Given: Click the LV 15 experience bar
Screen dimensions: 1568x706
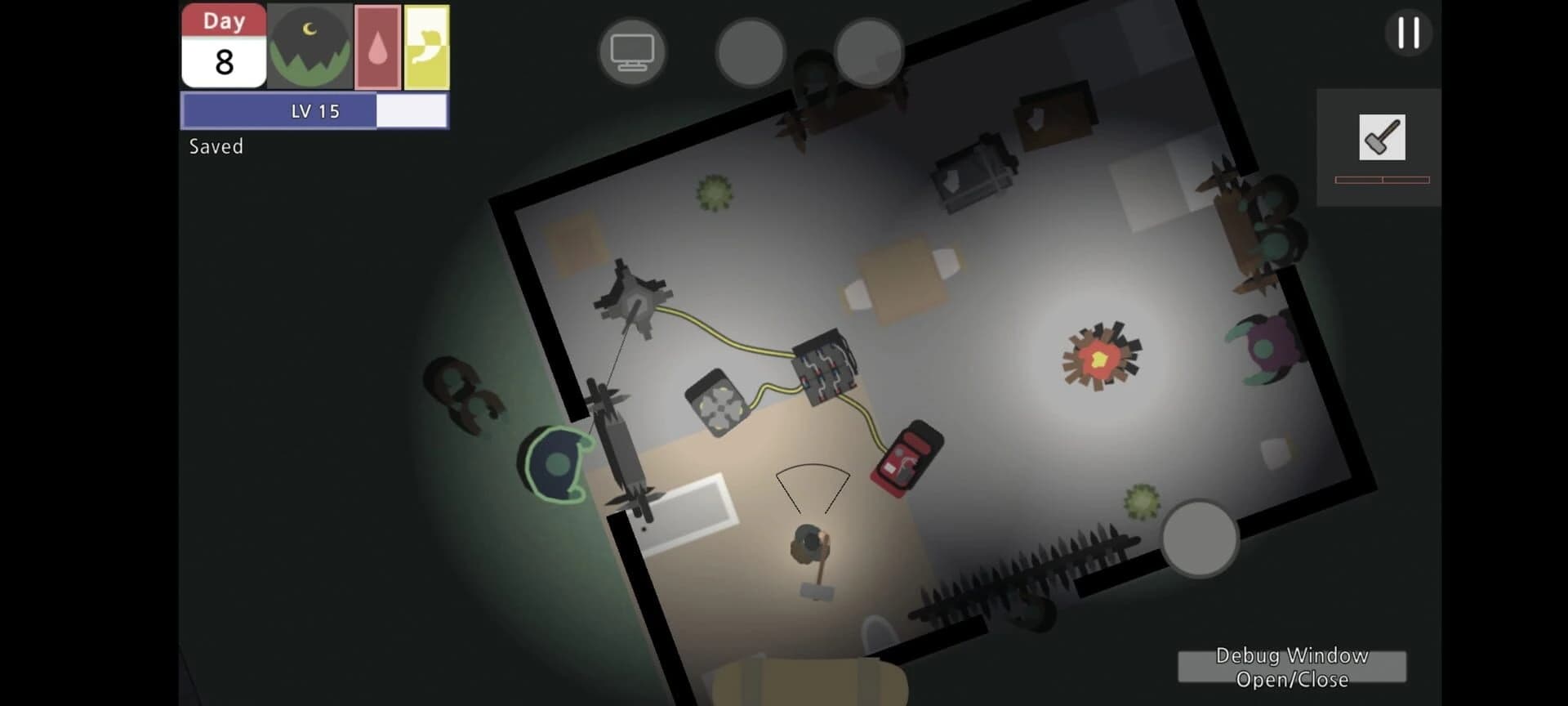Looking at the screenshot, I should [x=314, y=110].
